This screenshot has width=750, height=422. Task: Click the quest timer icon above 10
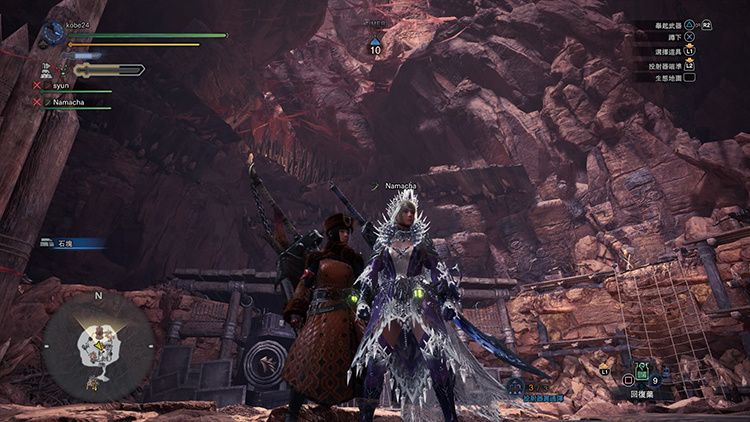375,40
